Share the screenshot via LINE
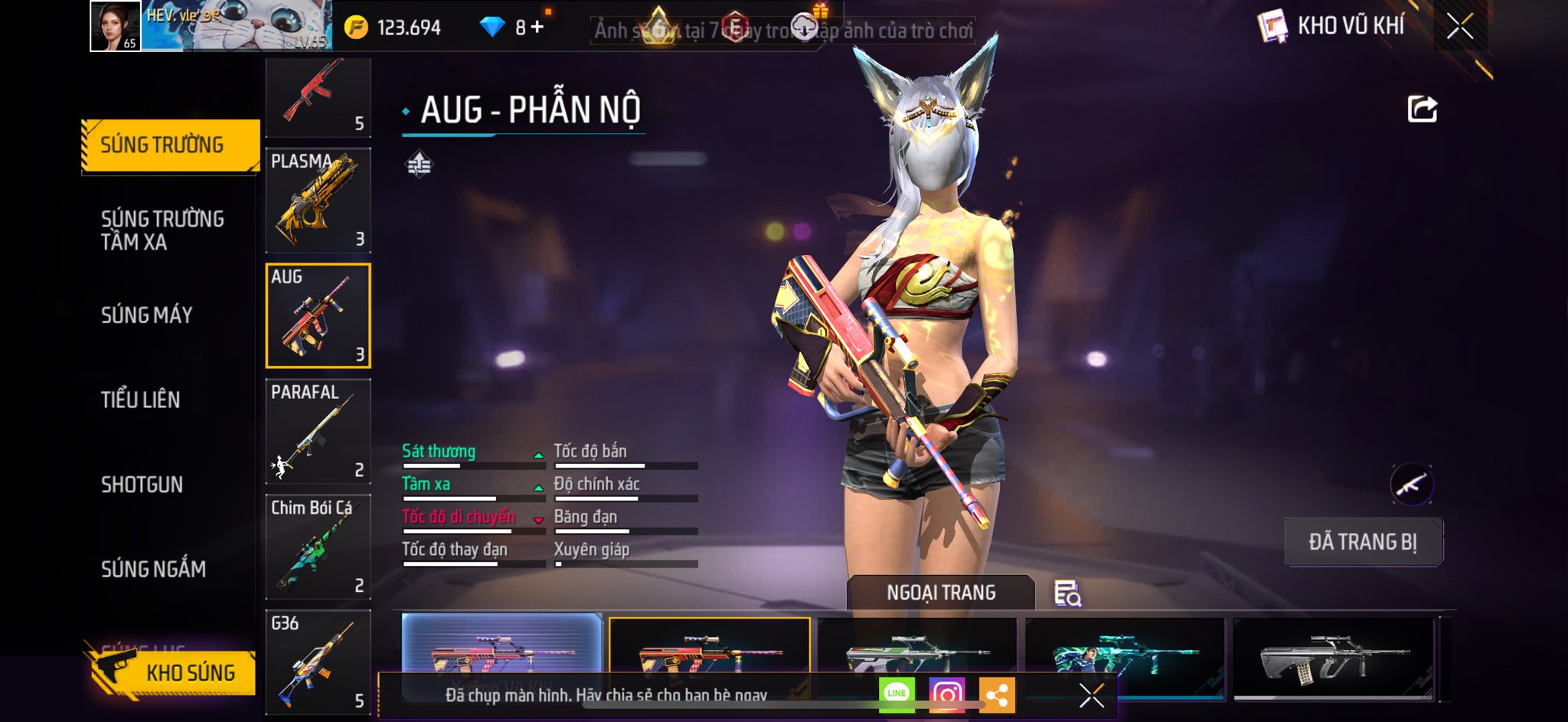Viewport: 1568px width, 722px height. (897, 694)
